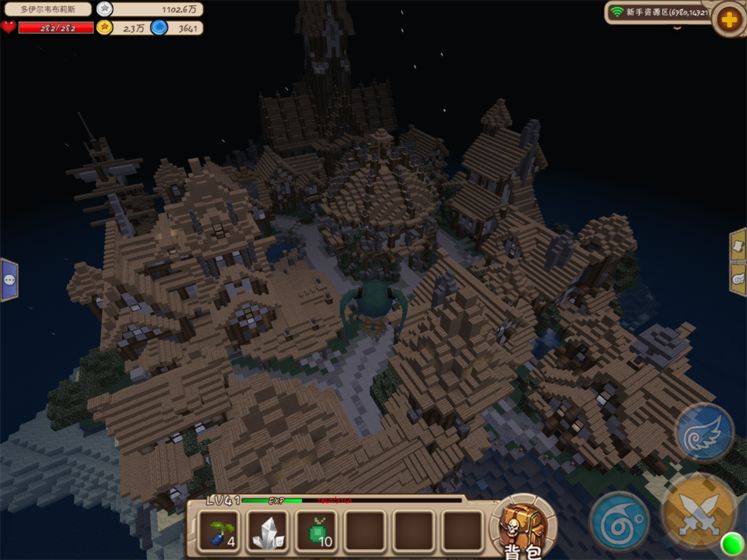Select the blue berry branch hotbar slot
Screen dimensions: 747x560
click(x=219, y=531)
